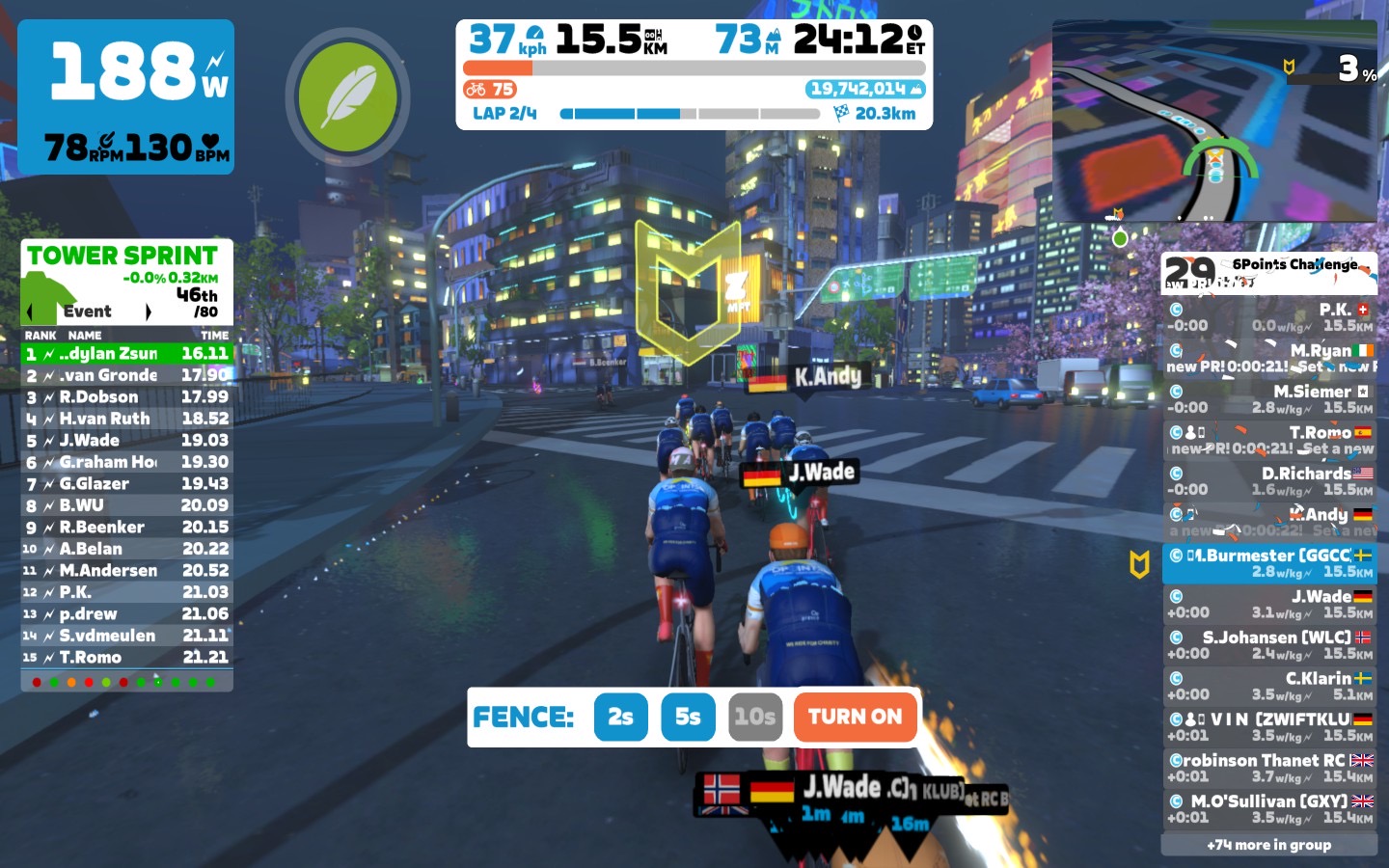Screen dimensions: 1389x868
Task: Open the minimap view
Action: tap(1213, 122)
